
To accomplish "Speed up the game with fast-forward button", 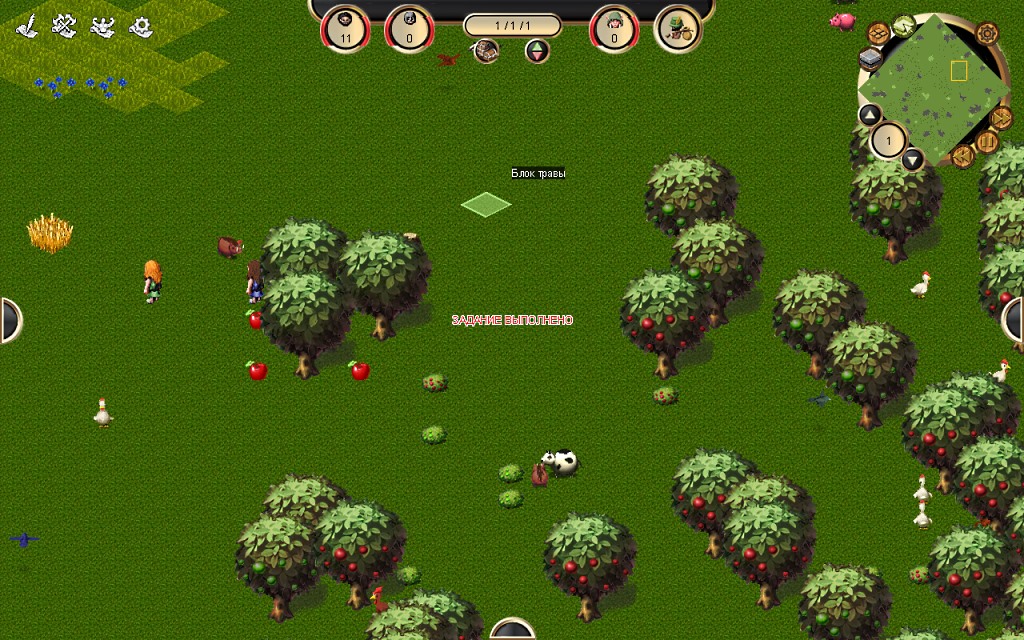I will click(x=1001, y=118).
